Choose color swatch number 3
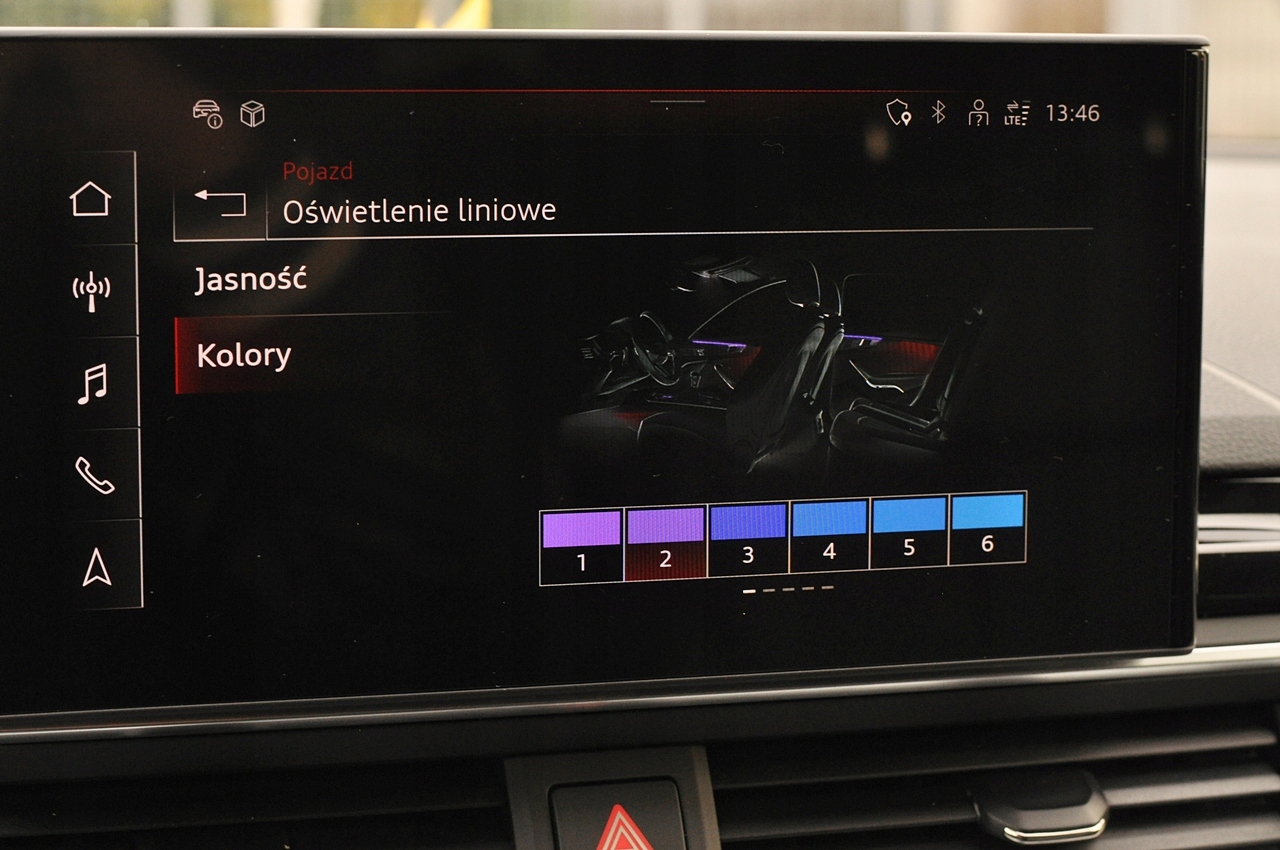The height and width of the screenshot is (850, 1280). (748, 540)
